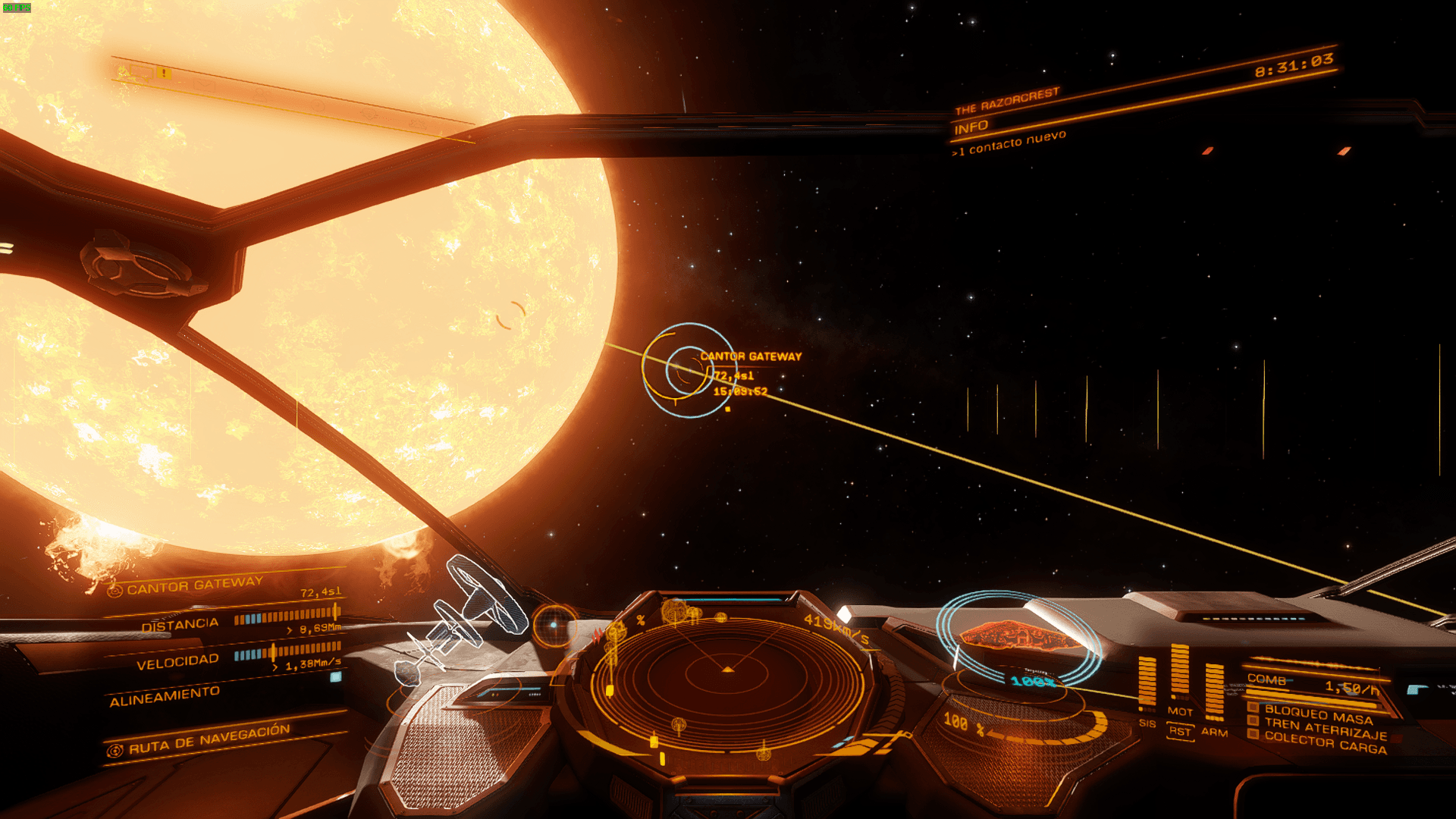
Task: Open the INFO comms panel
Action: click(x=971, y=127)
